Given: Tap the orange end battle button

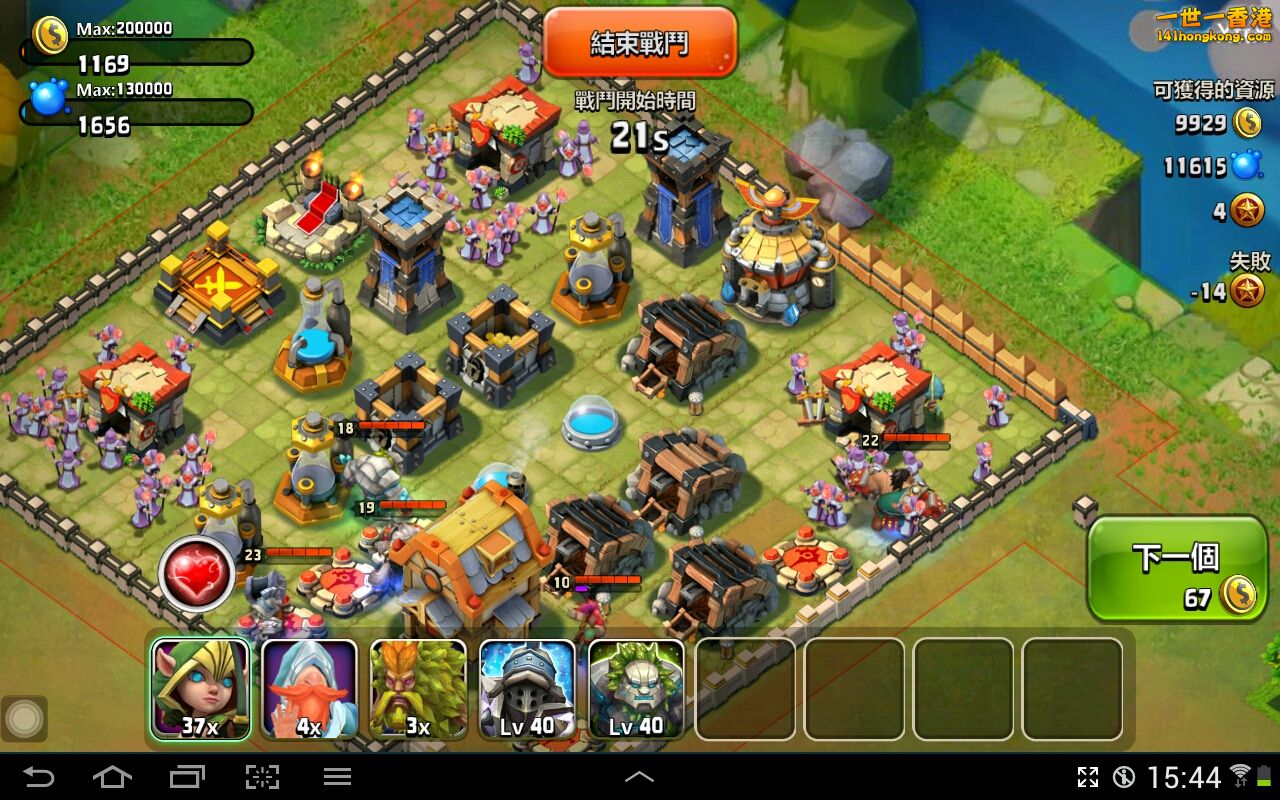Looking at the screenshot, I should [x=640, y=43].
